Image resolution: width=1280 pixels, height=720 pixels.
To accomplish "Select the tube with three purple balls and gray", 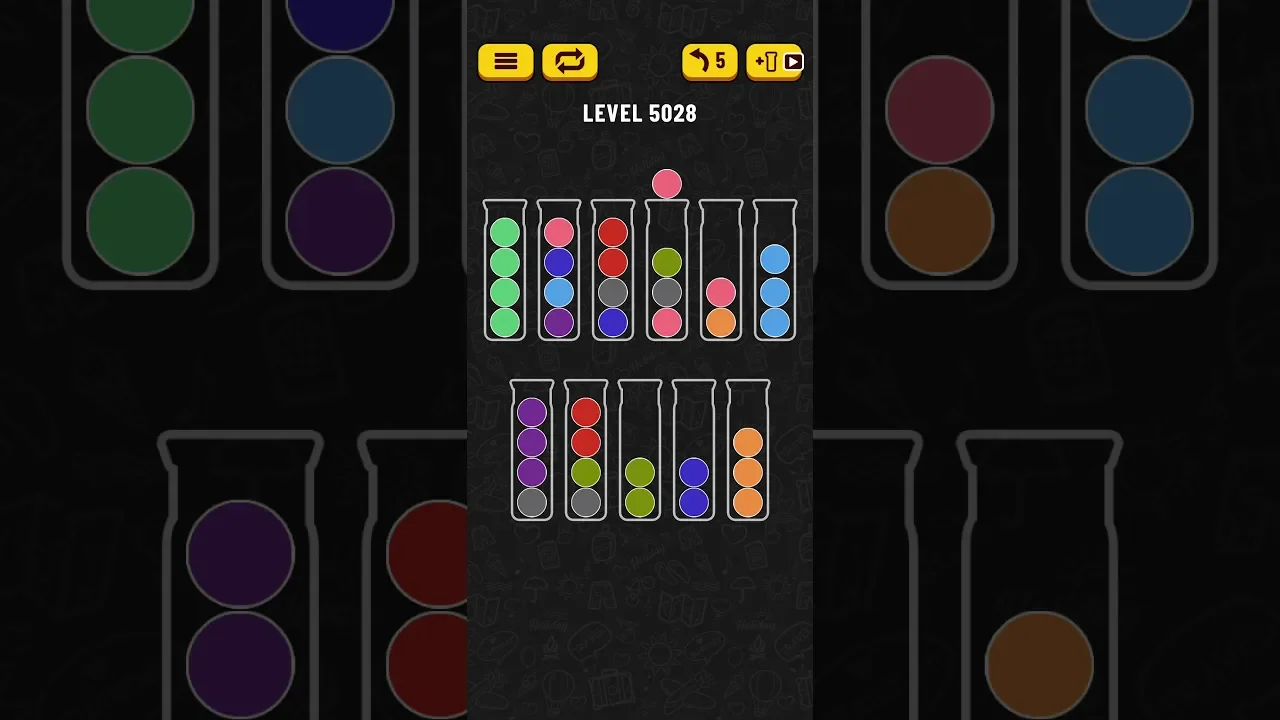I will click(532, 452).
